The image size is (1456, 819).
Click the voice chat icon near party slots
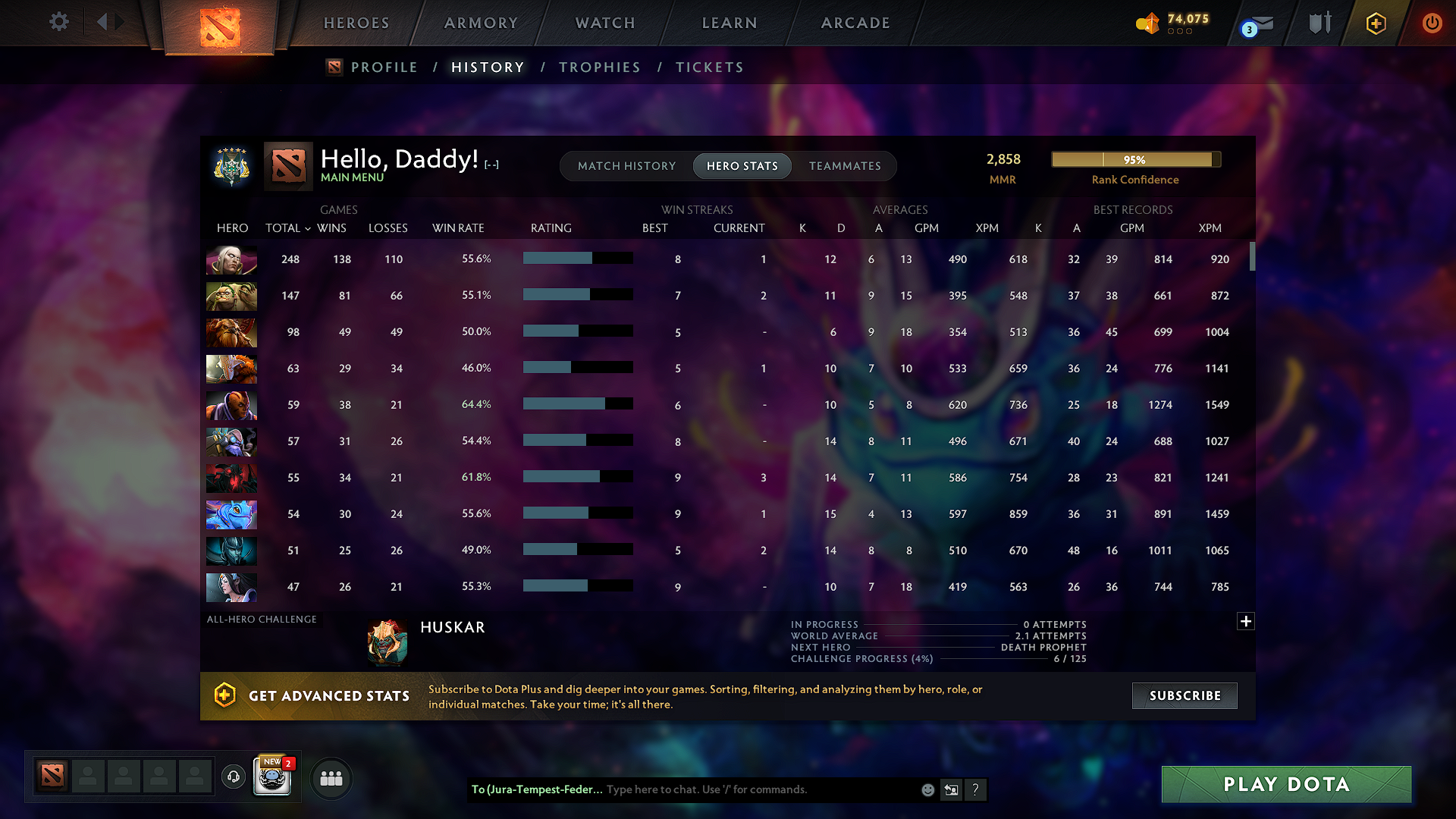click(233, 777)
